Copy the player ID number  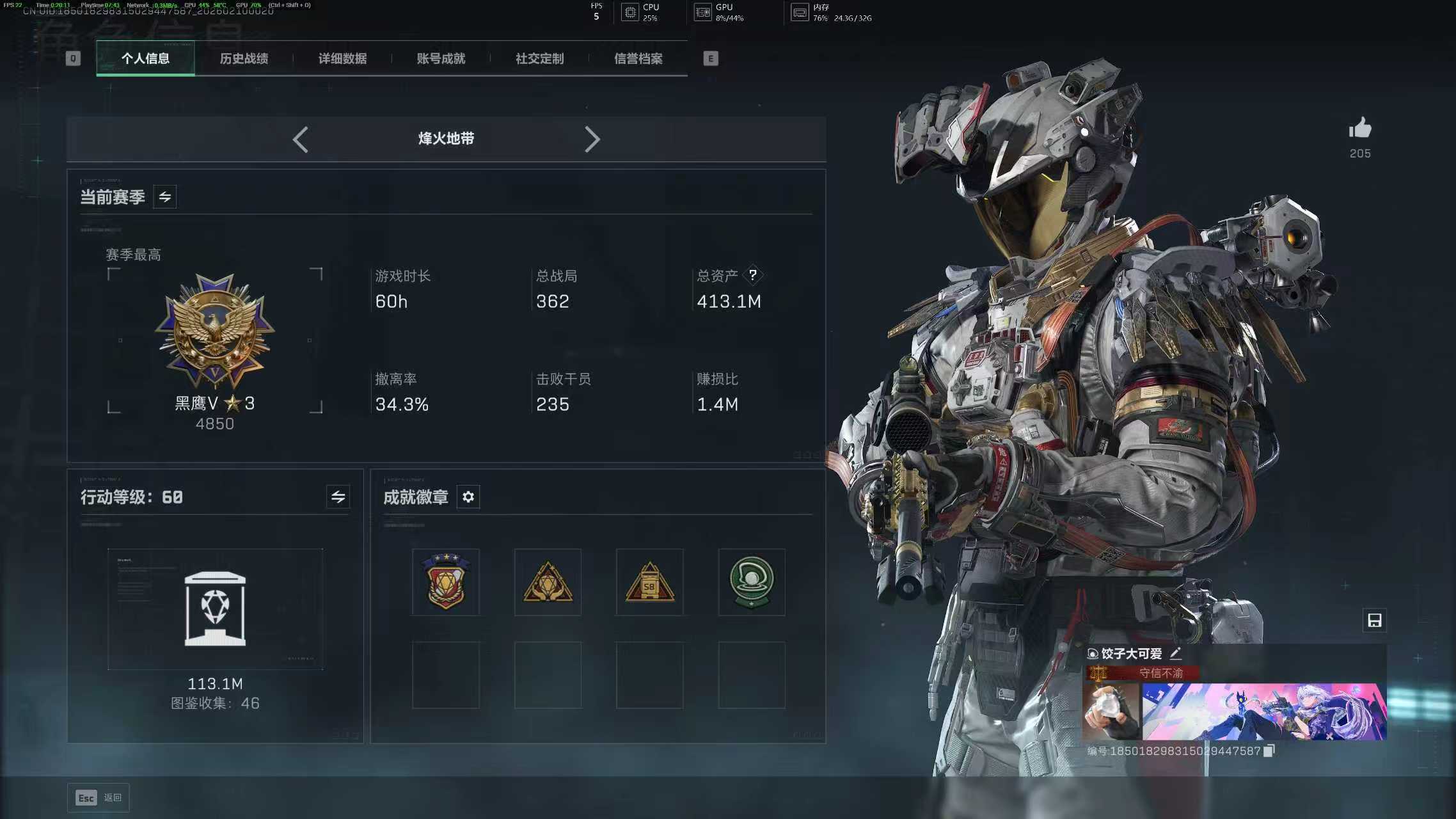point(1269,751)
